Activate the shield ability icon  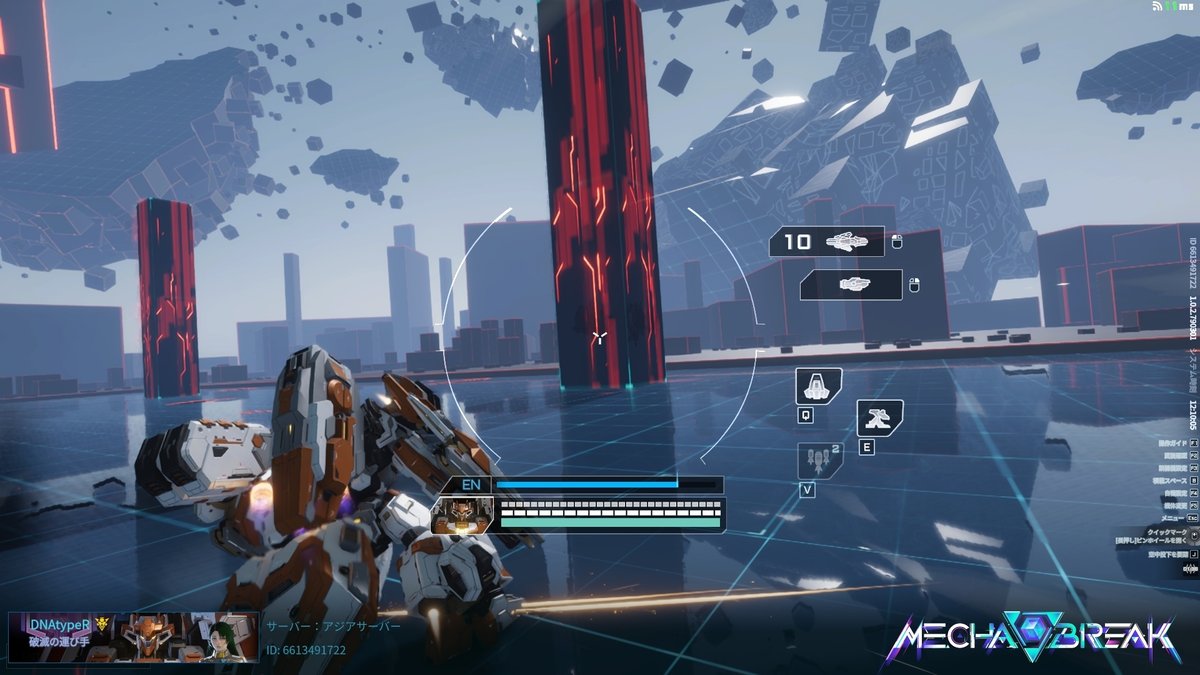[818, 386]
